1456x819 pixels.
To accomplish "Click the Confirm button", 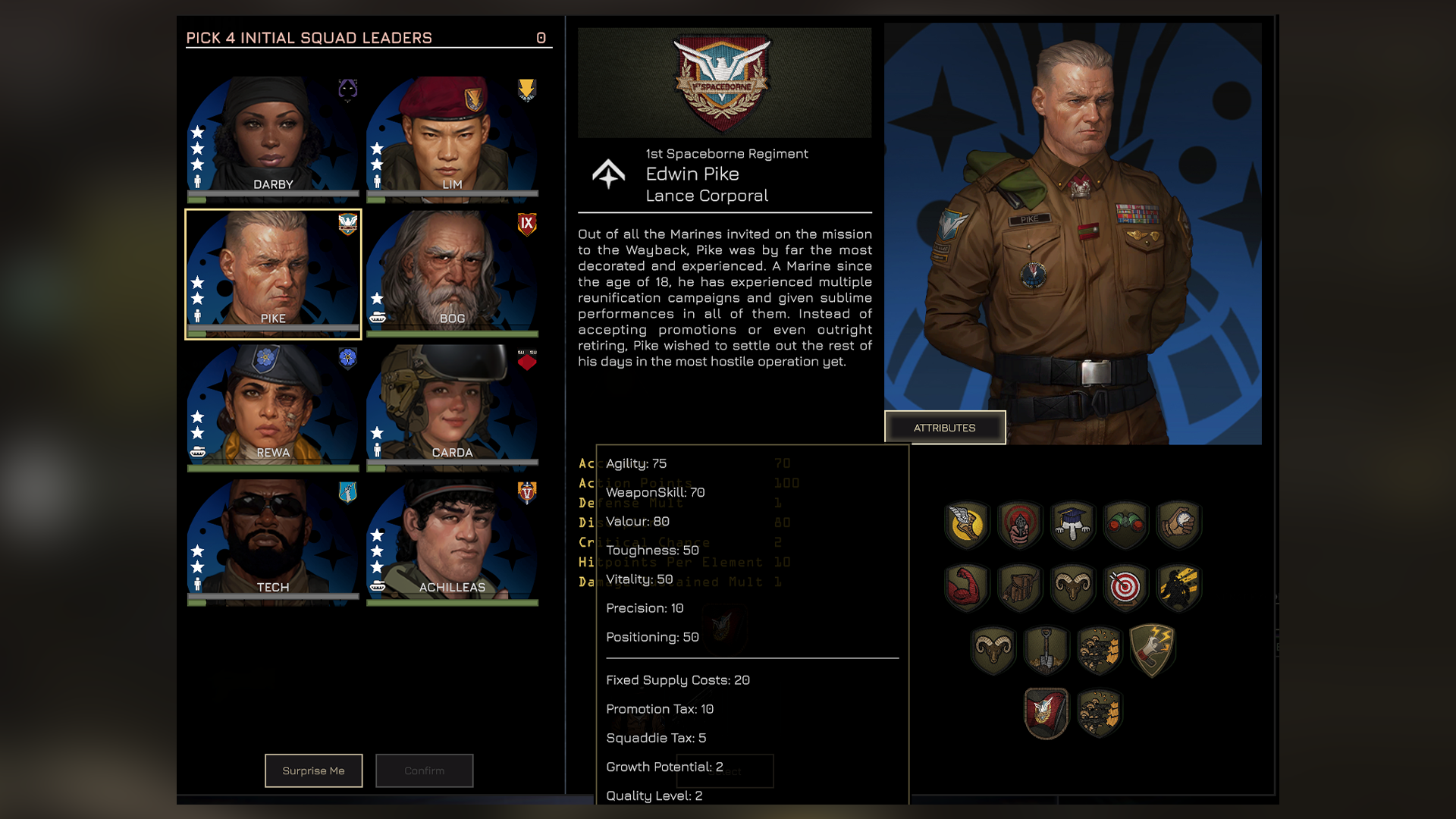I will [x=424, y=770].
